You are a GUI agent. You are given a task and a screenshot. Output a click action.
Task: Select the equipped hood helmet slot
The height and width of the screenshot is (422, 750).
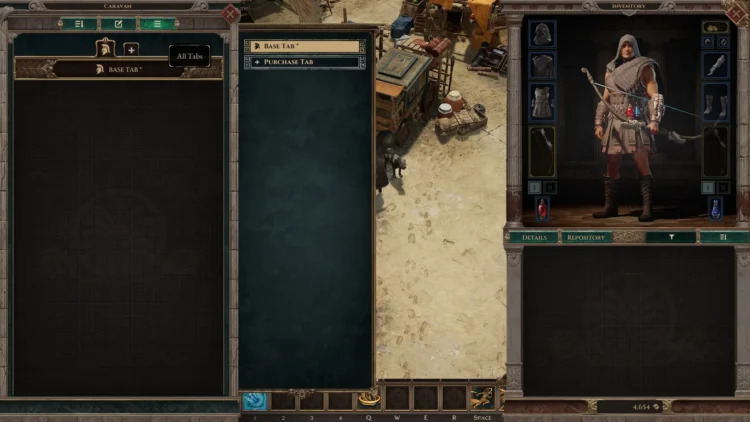coord(542,34)
